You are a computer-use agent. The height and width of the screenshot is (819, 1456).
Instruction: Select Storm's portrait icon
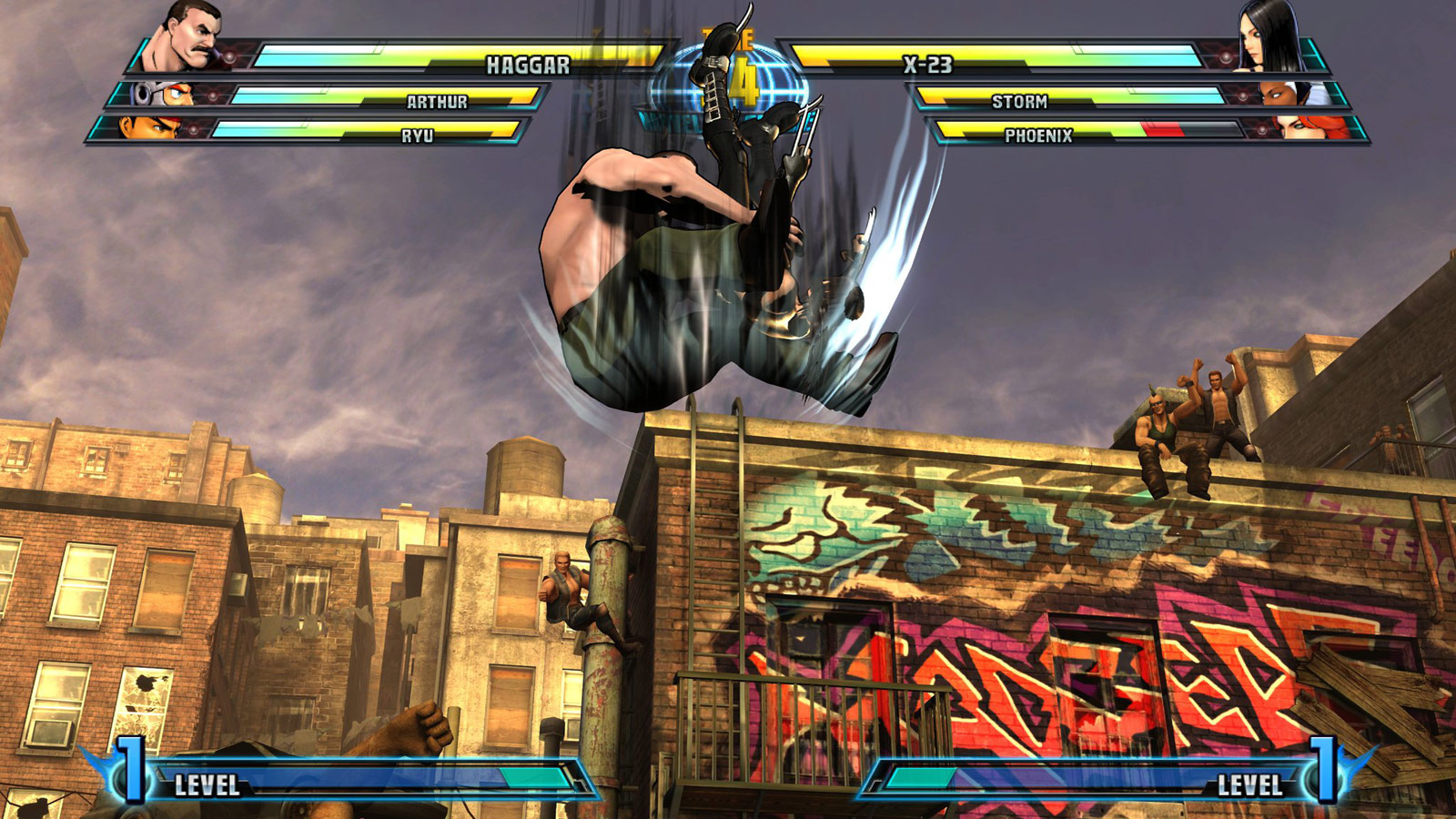point(1294,96)
